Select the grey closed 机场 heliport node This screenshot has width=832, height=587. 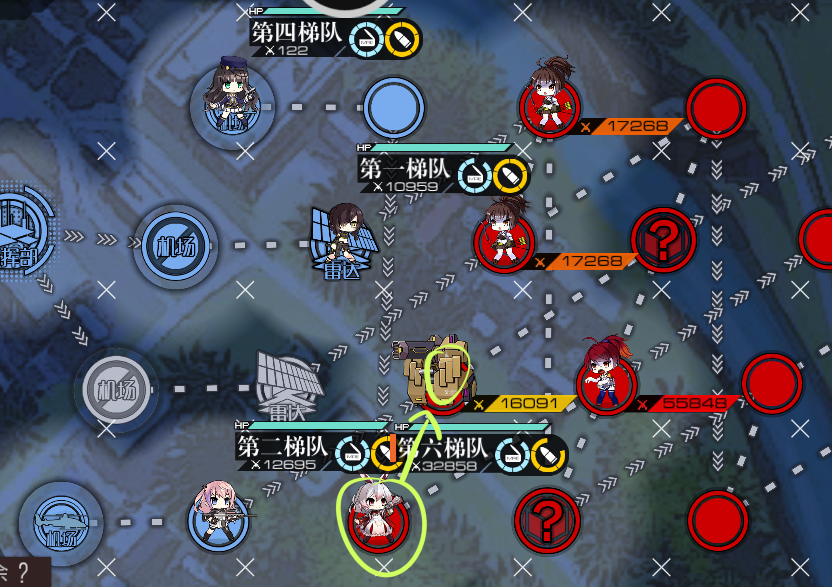tap(117, 385)
